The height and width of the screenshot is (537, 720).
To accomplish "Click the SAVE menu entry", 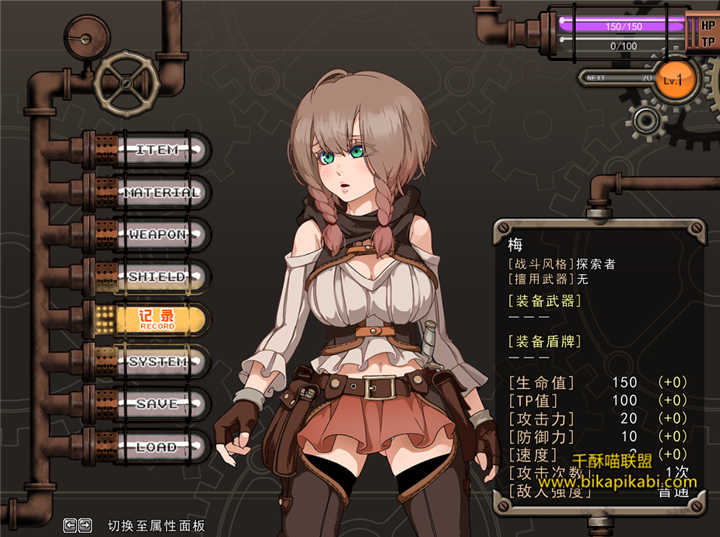I will (157, 404).
